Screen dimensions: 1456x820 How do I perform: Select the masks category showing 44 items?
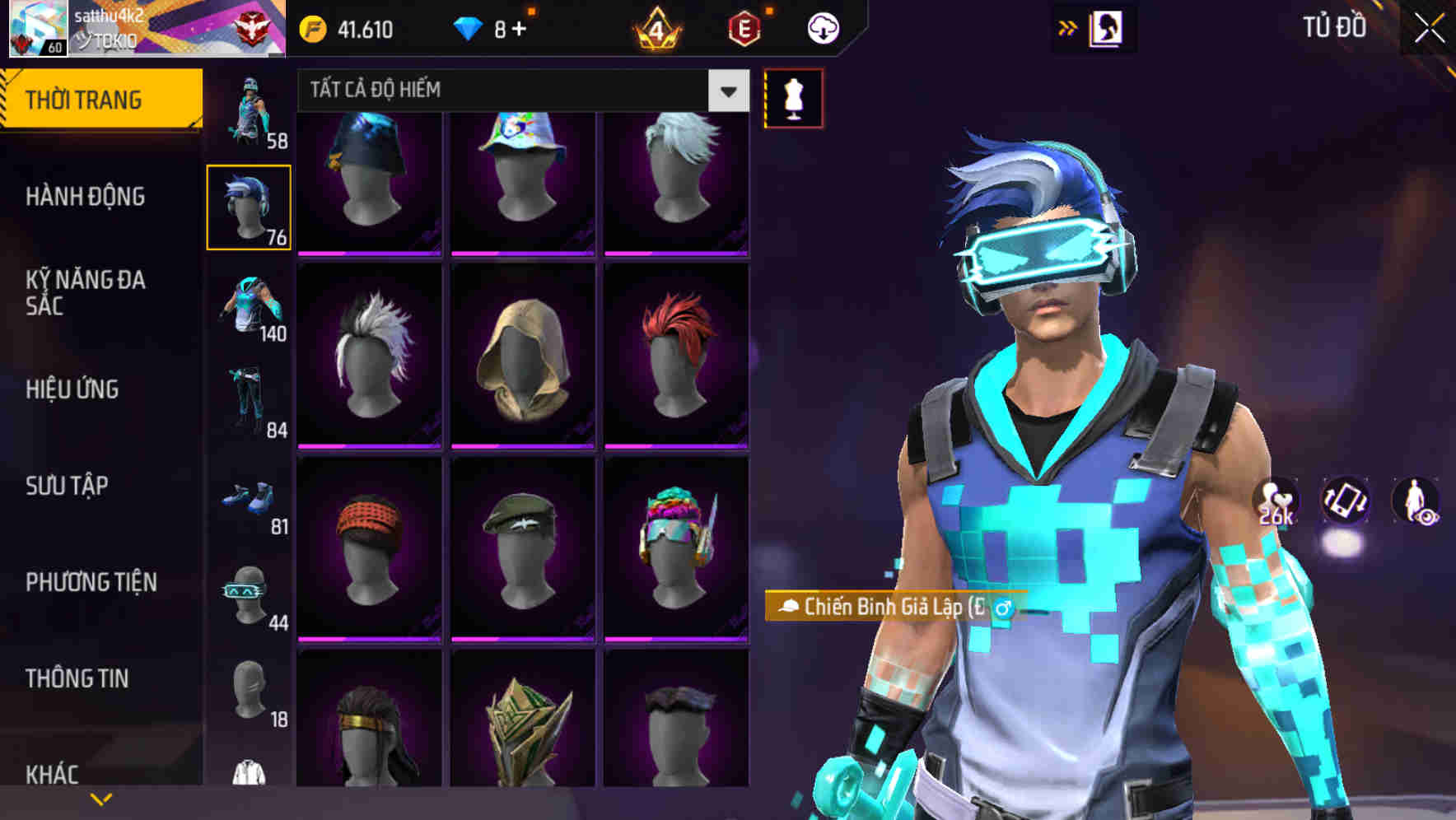pyautogui.click(x=249, y=593)
